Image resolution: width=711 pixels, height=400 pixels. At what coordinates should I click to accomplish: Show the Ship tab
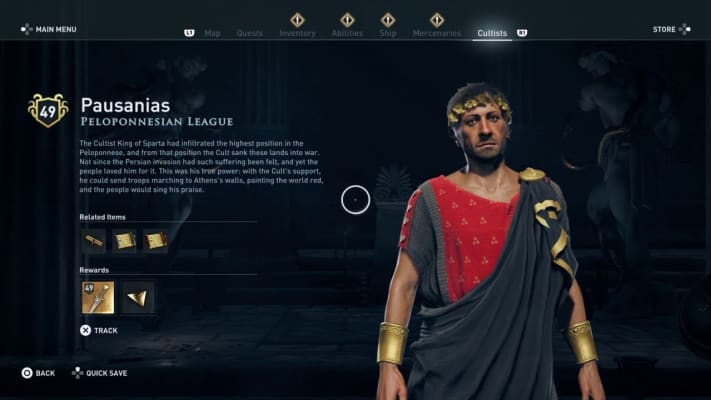(389, 33)
